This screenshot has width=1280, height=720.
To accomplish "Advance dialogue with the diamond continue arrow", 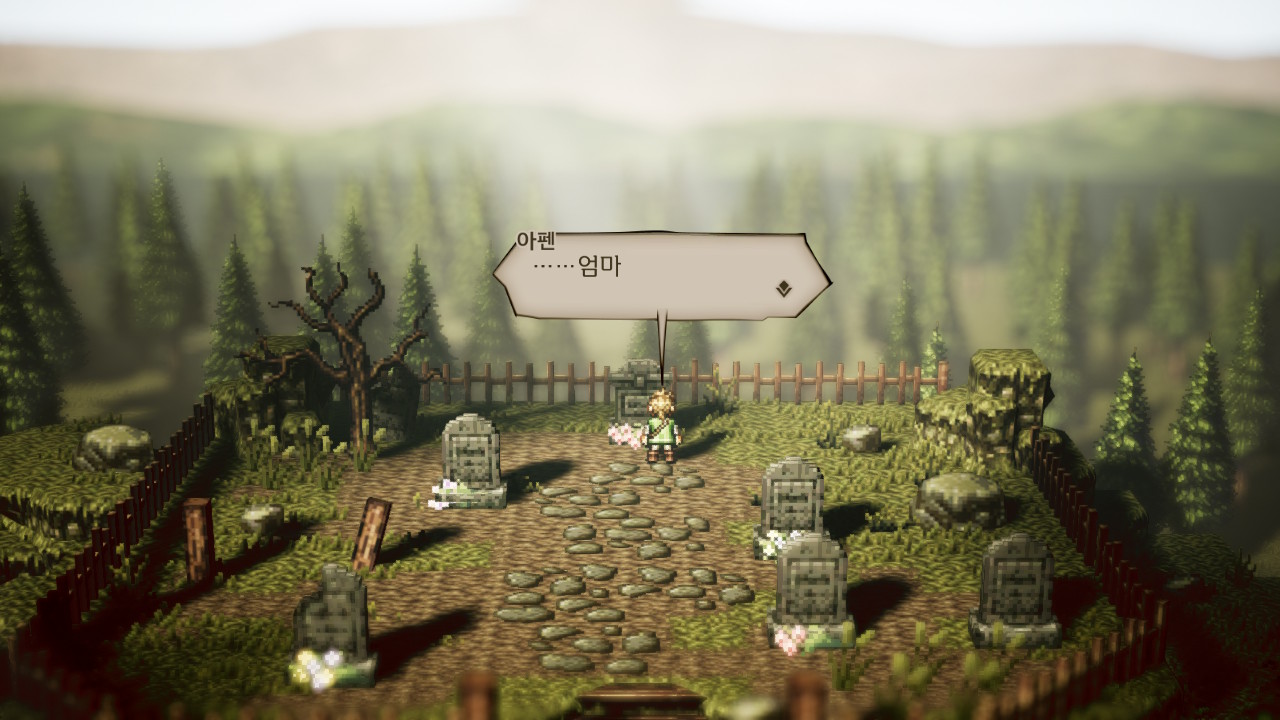I will [x=785, y=289].
